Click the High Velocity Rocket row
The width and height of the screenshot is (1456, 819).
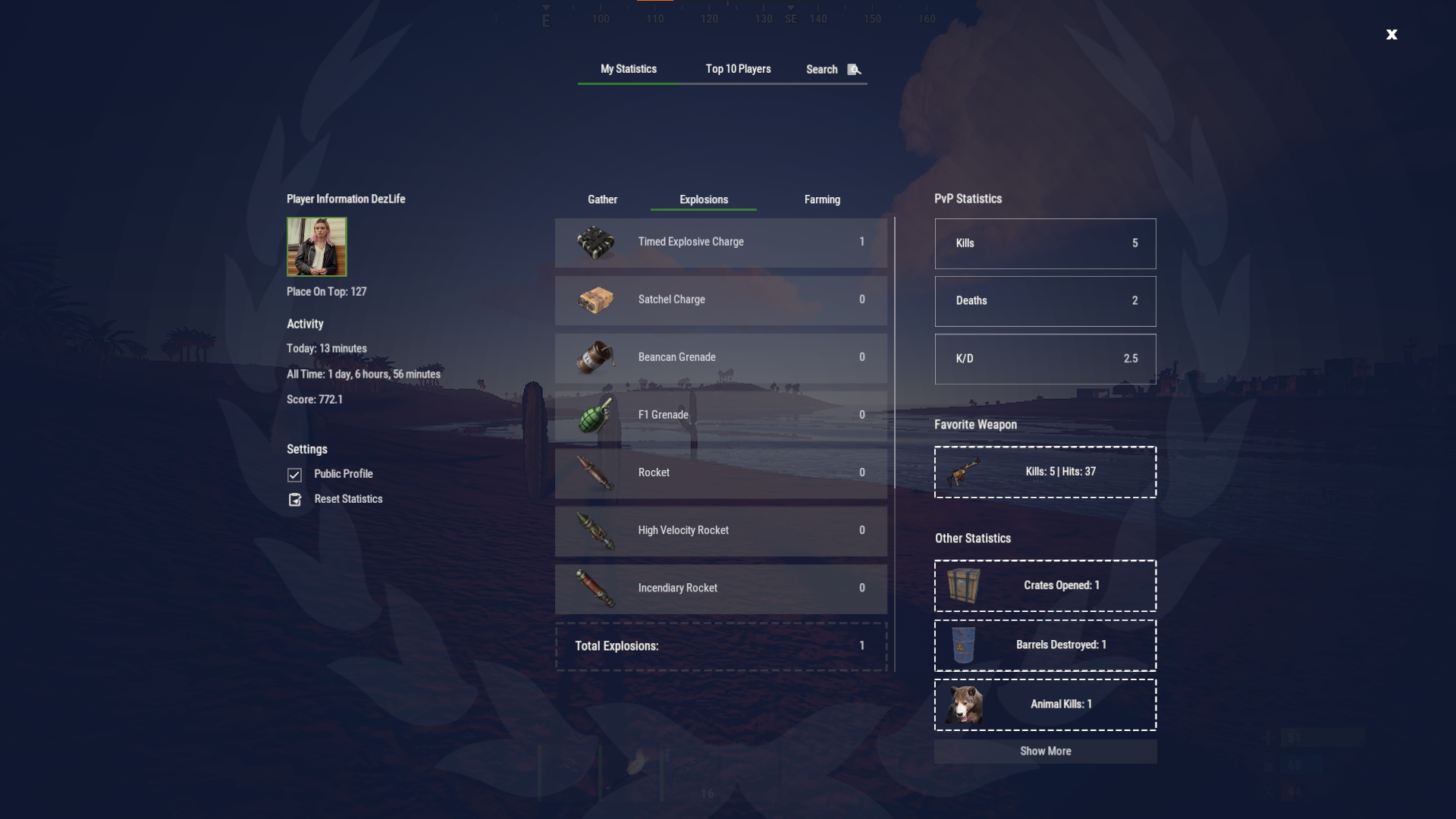click(x=720, y=530)
